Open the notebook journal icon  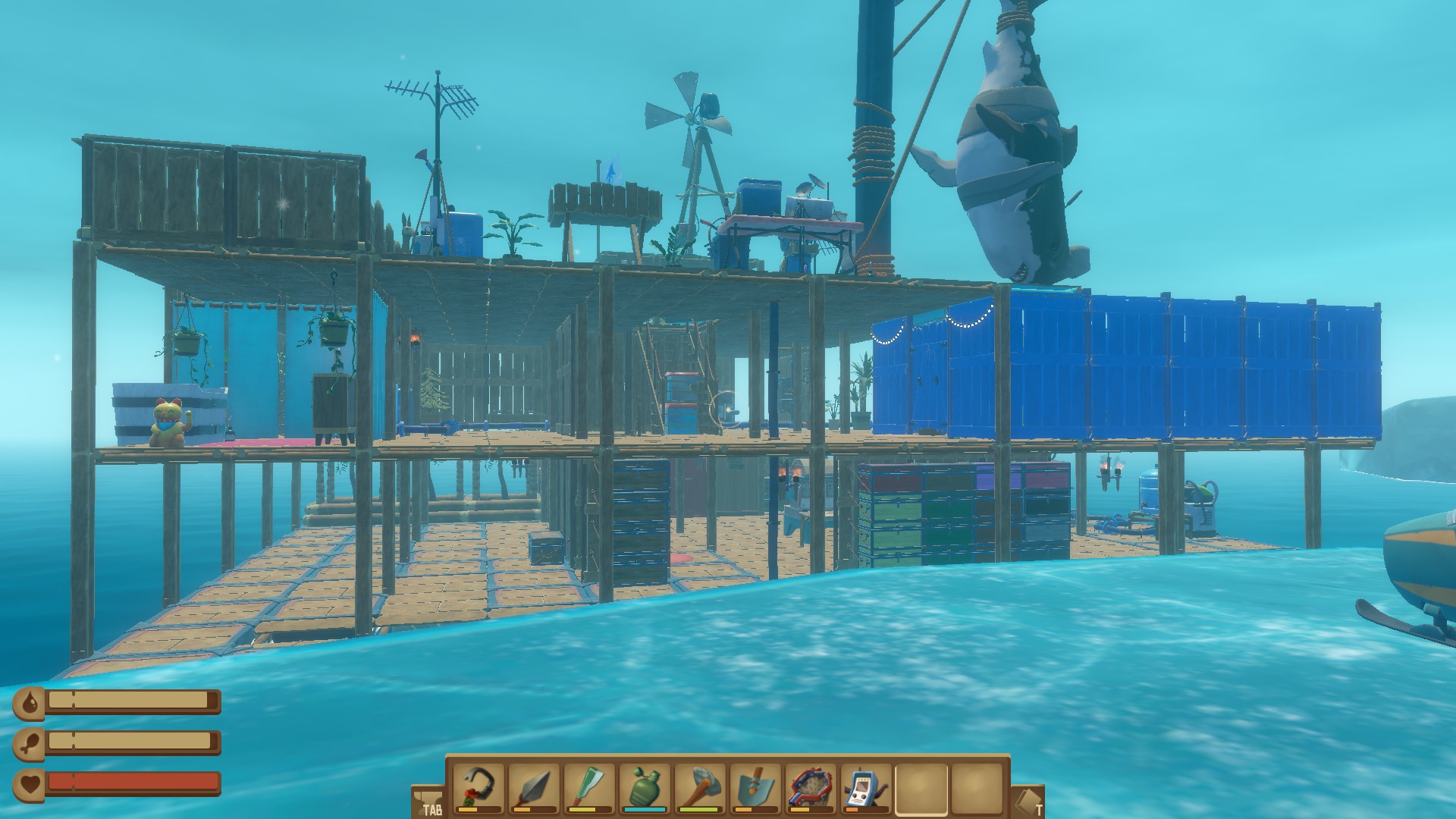(x=1028, y=801)
